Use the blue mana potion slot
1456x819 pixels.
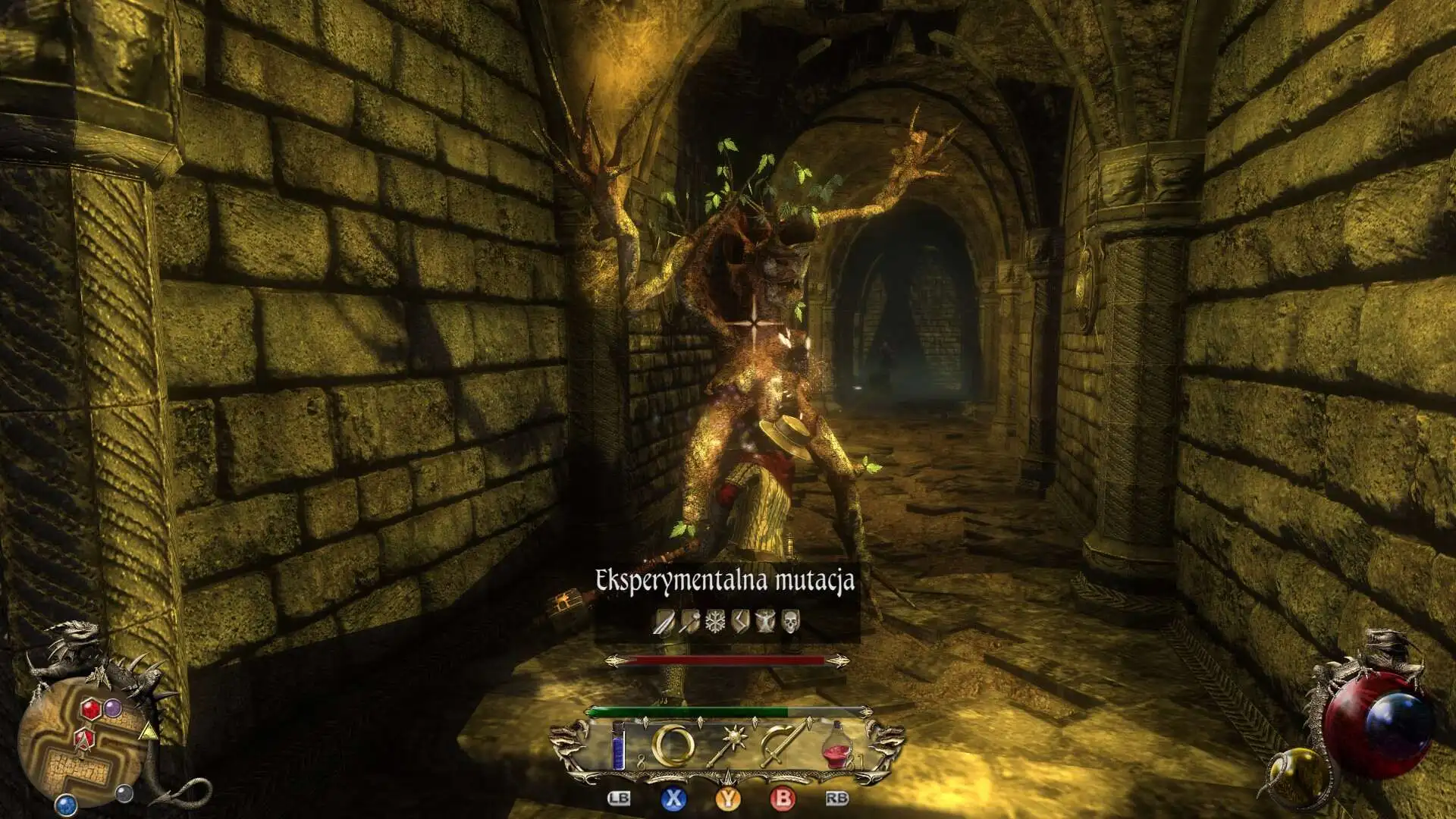(620, 746)
